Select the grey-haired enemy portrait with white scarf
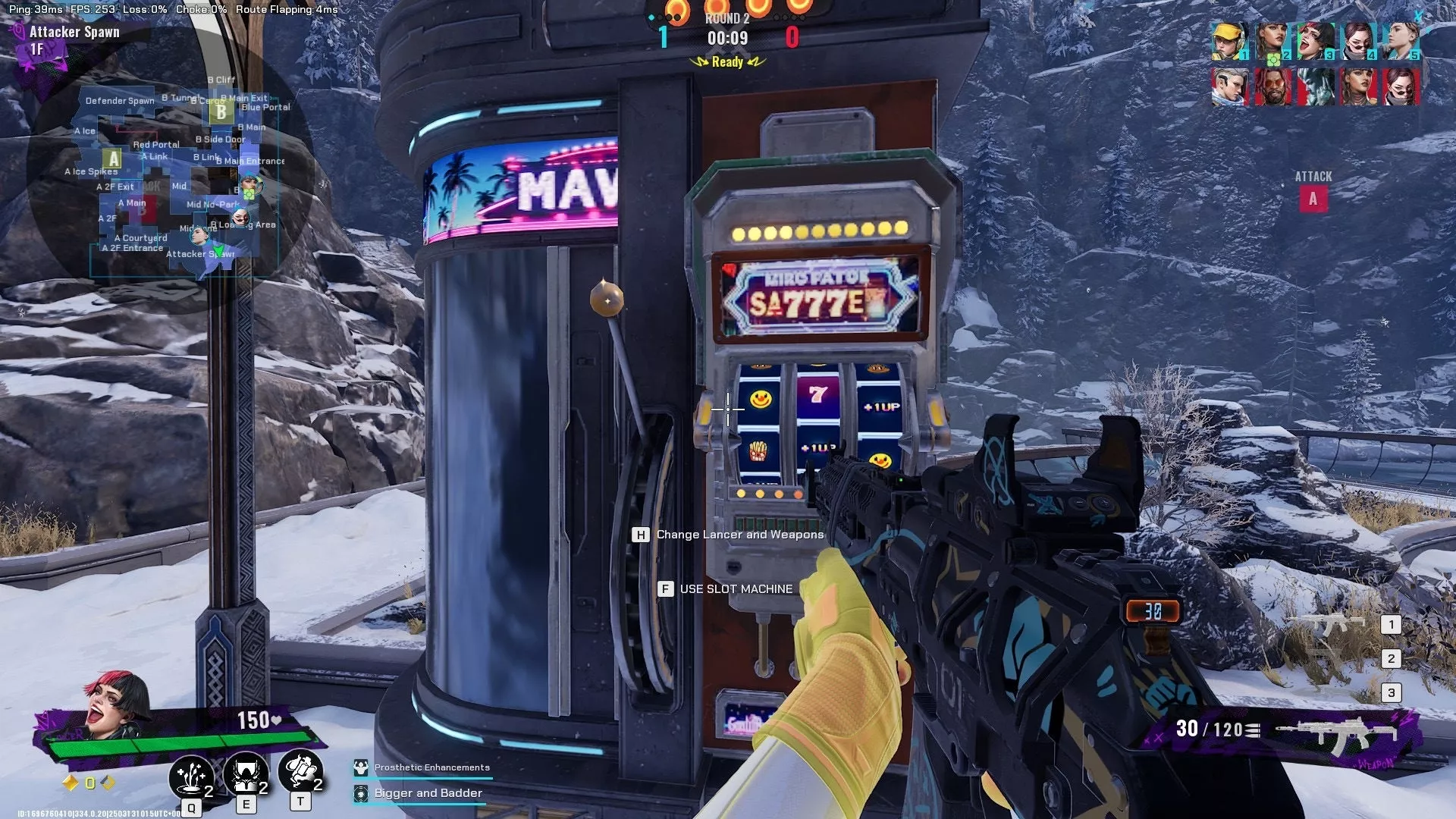This screenshot has width=1456, height=819. click(x=1229, y=86)
